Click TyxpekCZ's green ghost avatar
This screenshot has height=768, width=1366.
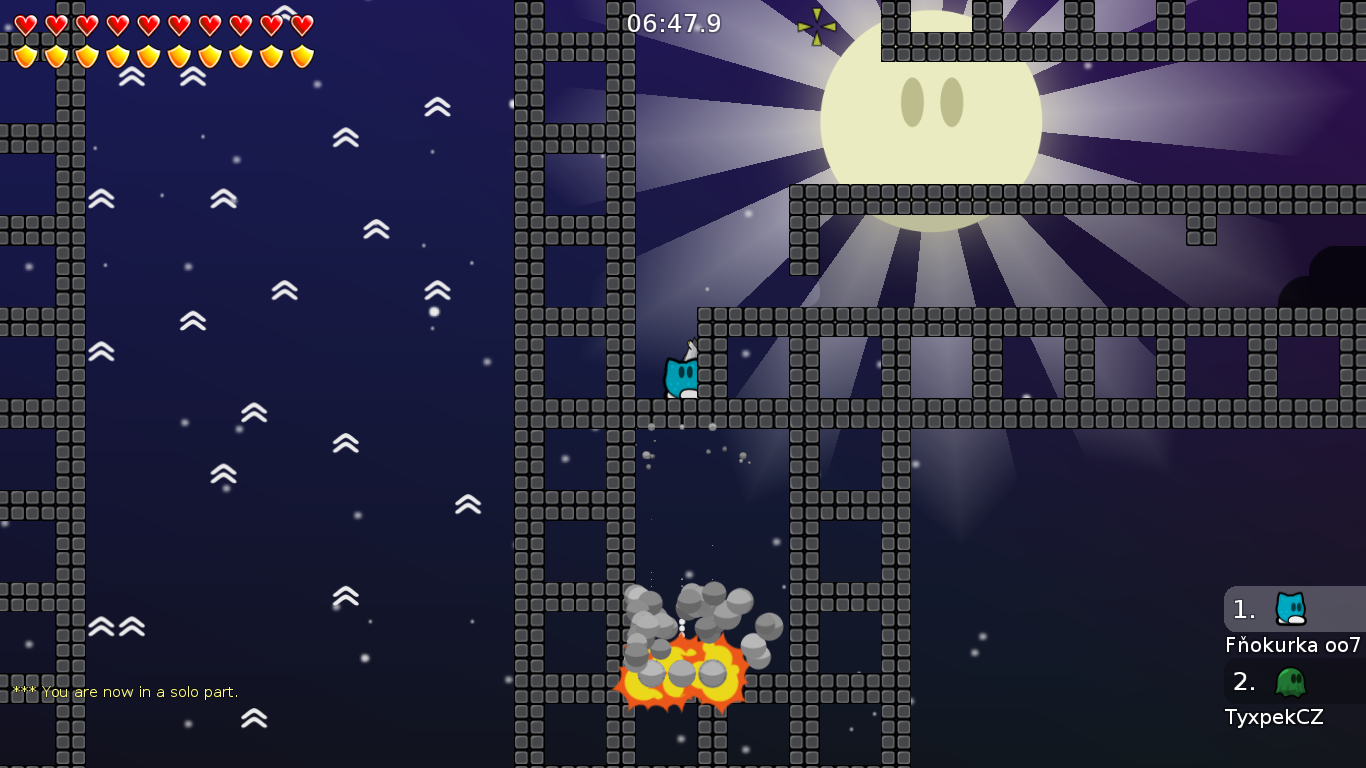click(x=1292, y=681)
